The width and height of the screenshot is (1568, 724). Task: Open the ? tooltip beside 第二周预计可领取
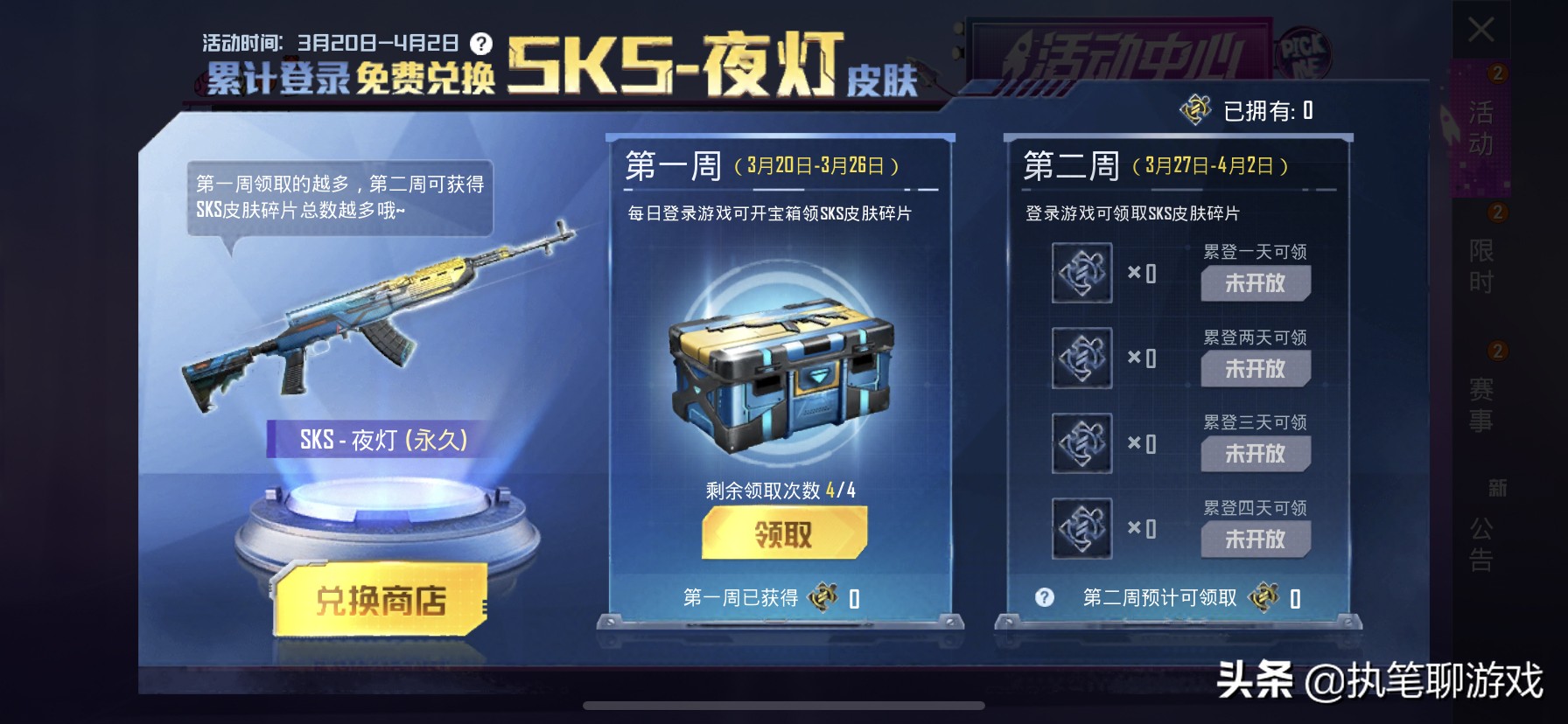pyautogui.click(x=1044, y=595)
